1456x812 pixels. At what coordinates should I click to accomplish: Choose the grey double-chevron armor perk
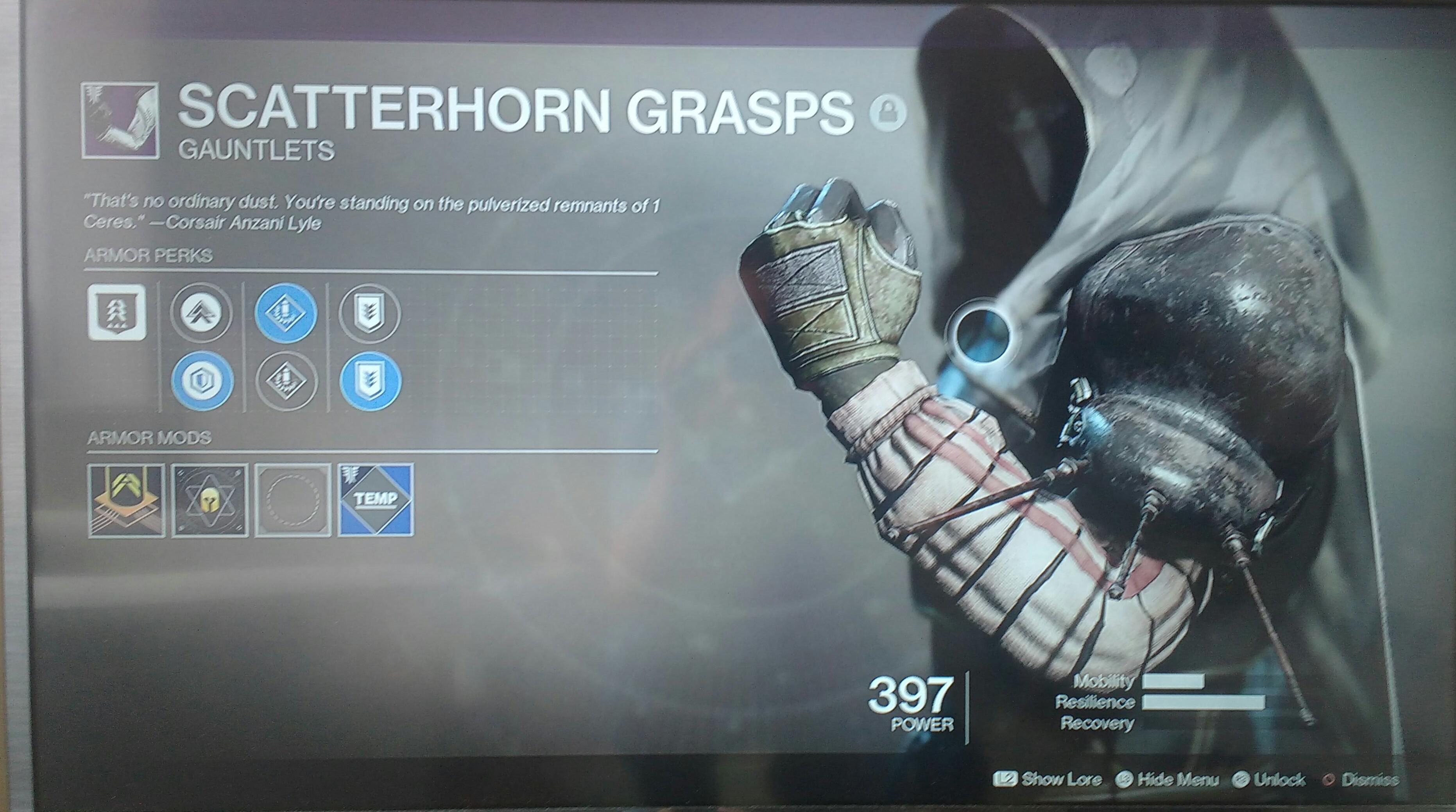tap(201, 313)
